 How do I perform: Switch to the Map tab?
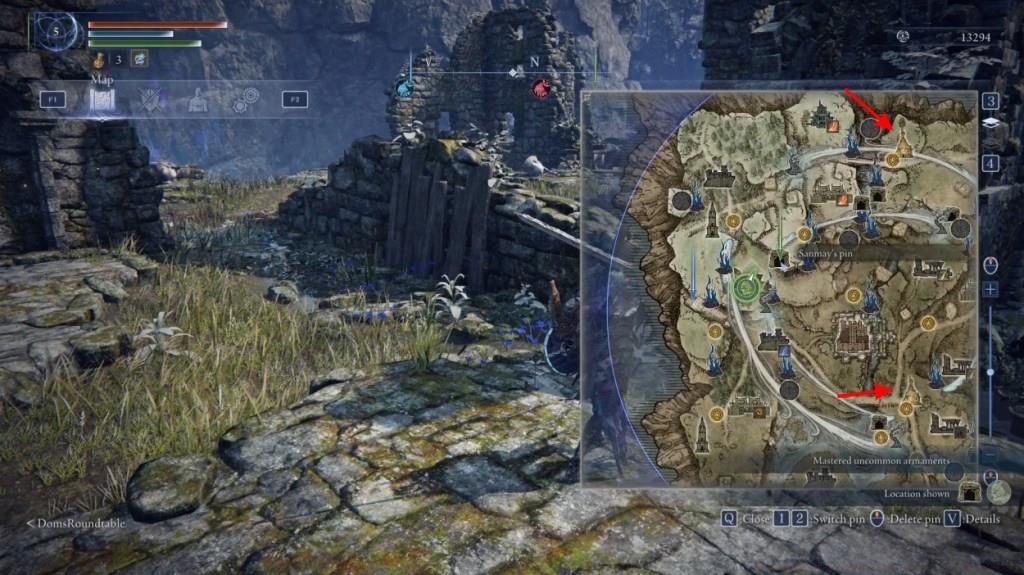point(102,99)
